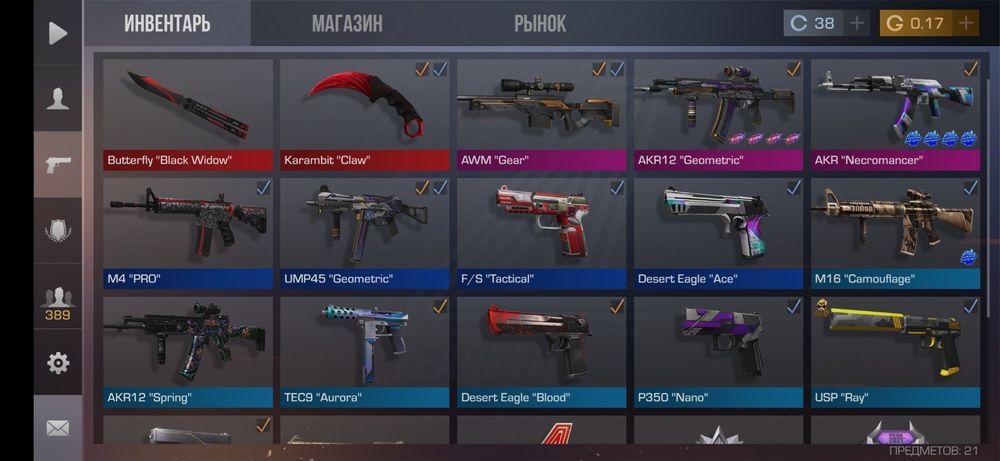Open the clan shield icon
The image size is (1000, 461).
pyautogui.click(x=58, y=230)
